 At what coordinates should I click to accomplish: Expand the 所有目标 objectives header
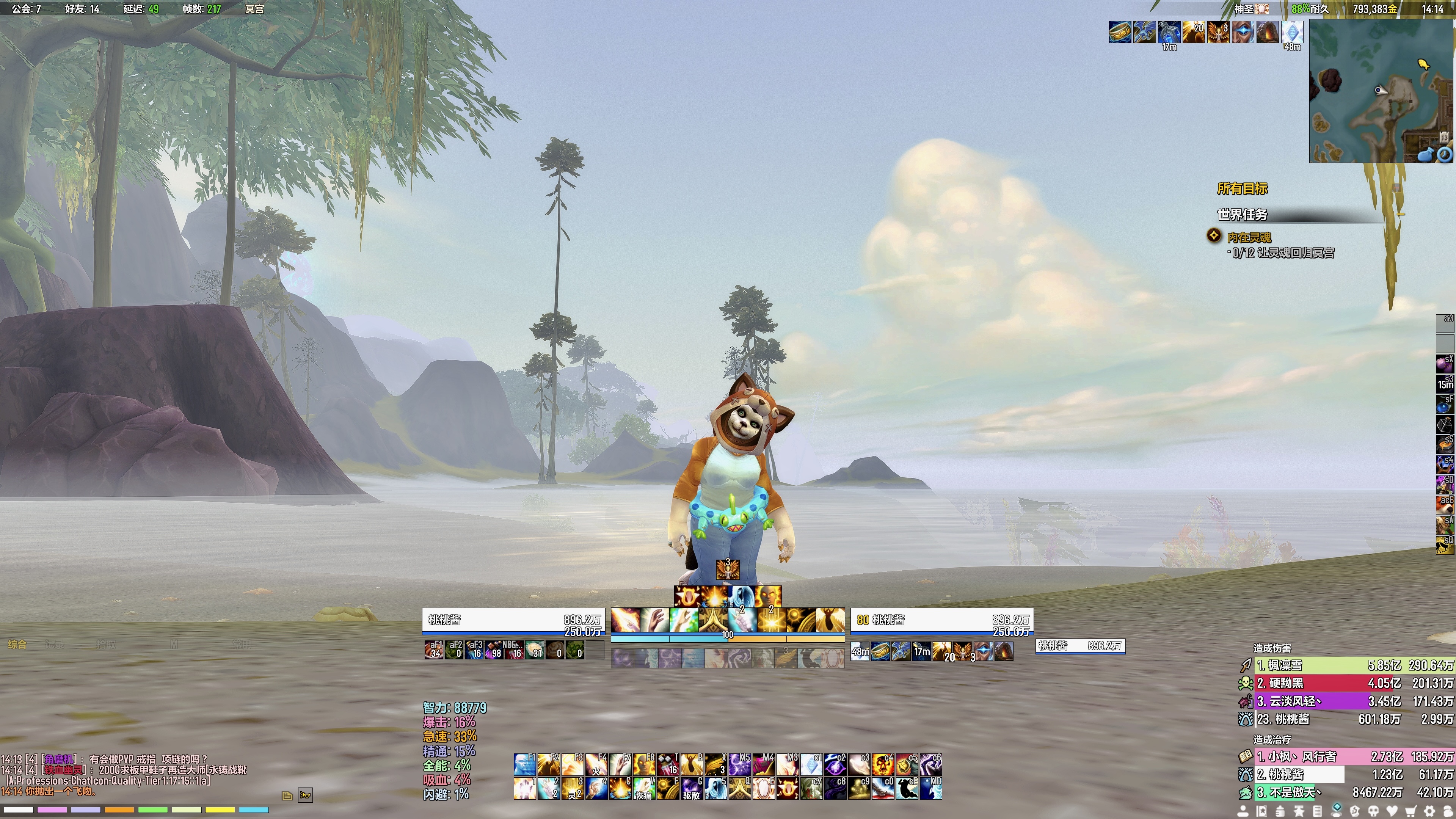tap(1243, 188)
